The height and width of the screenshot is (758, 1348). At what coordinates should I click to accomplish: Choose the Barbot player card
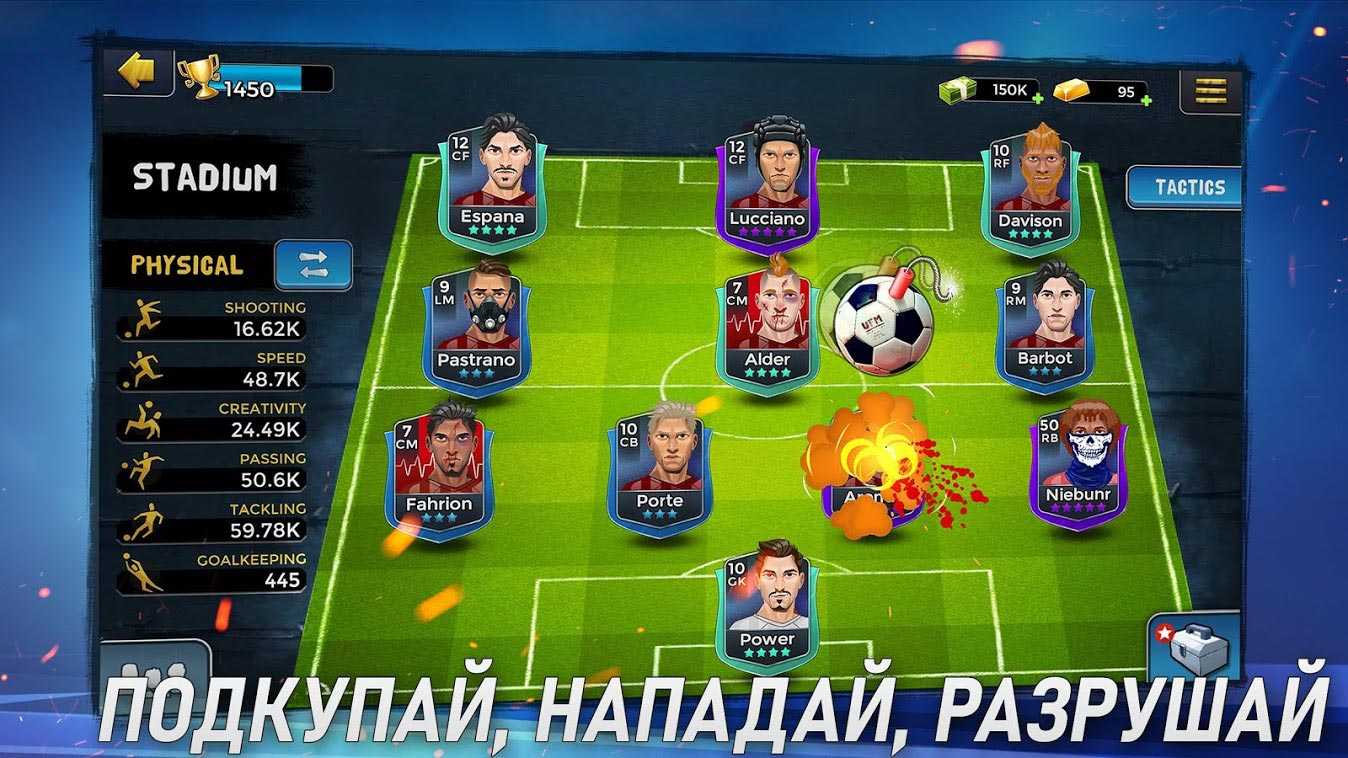point(1044,325)
